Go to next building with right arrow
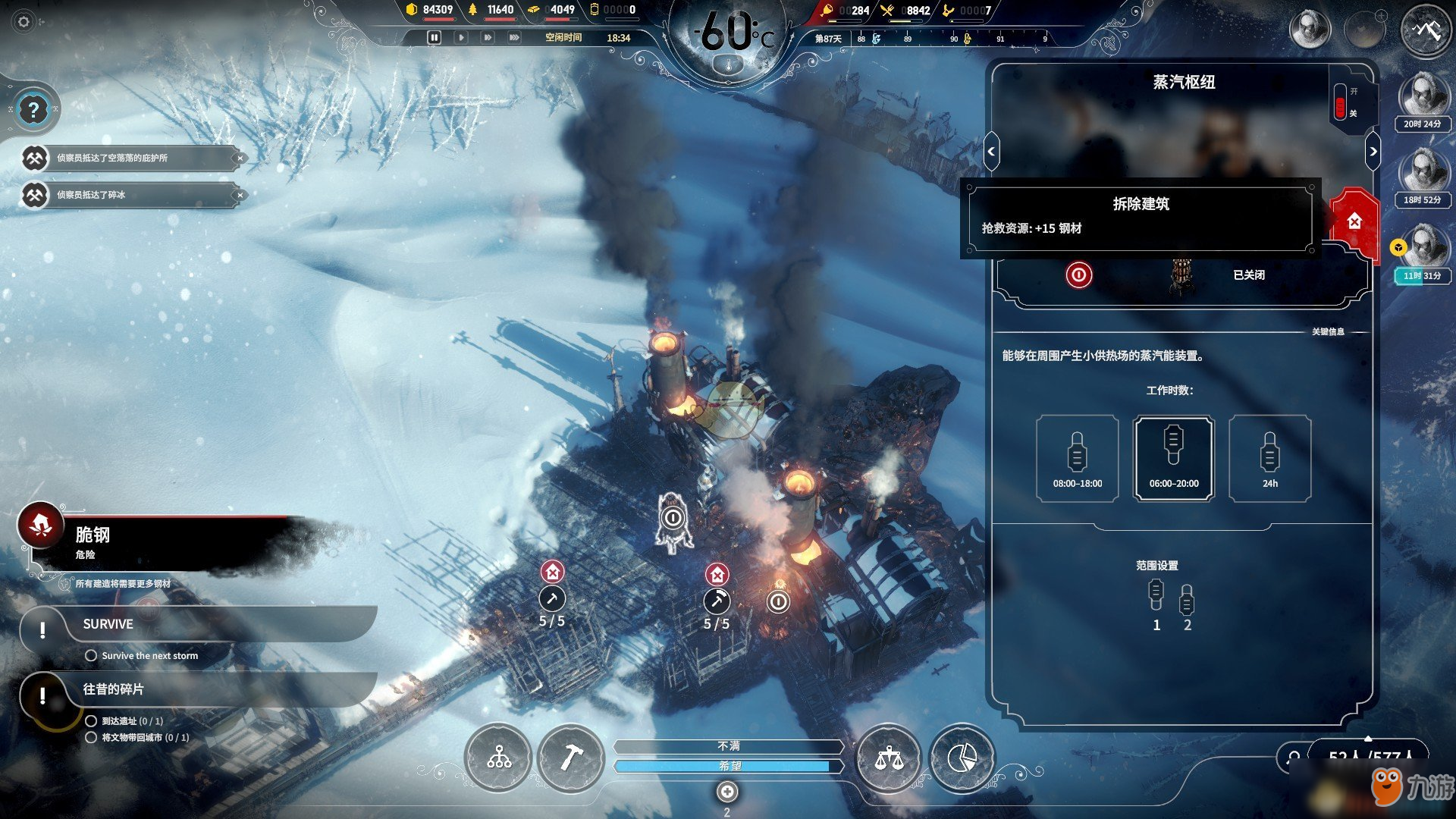The image size is (1456, 819). click(x=1373, y=152)
